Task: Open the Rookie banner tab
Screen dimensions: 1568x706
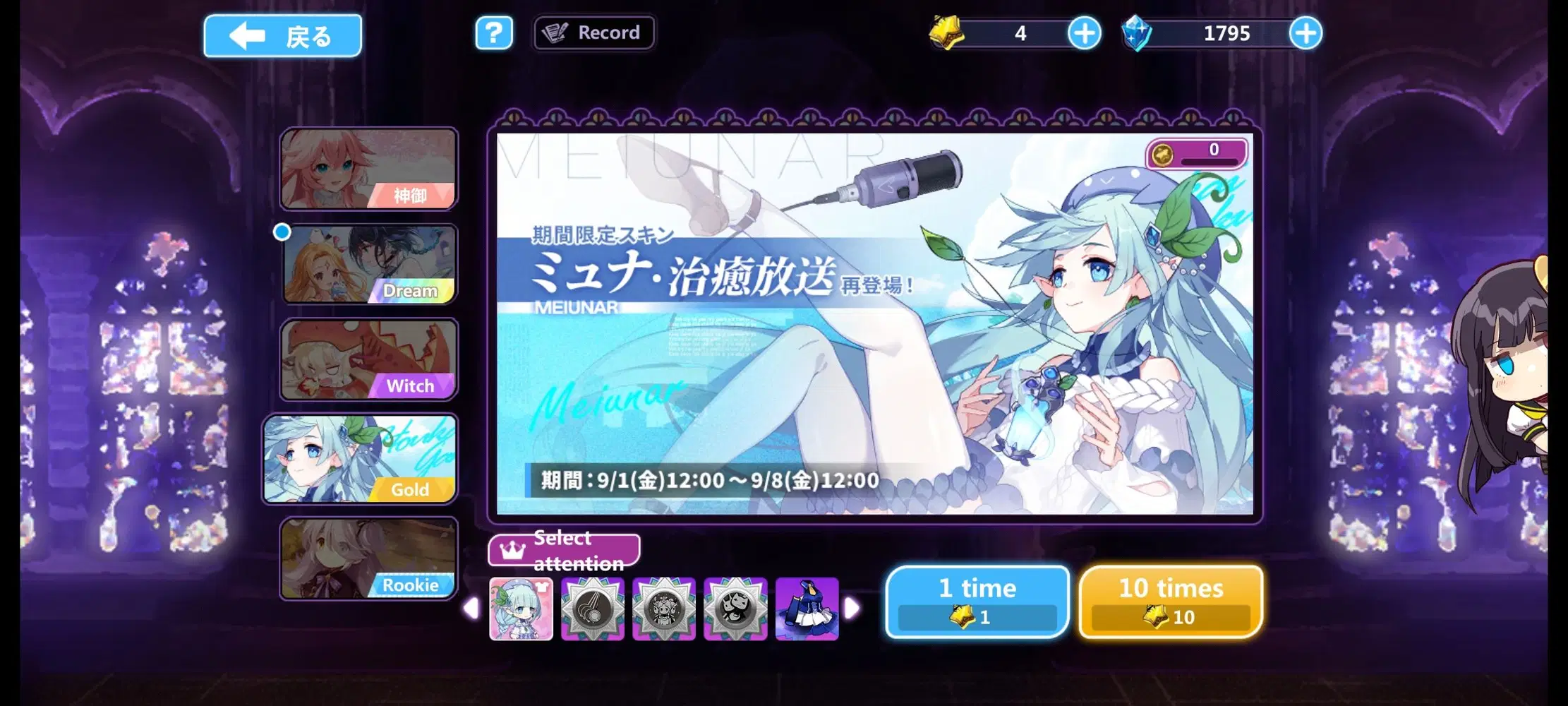Action: coord(369,558)
